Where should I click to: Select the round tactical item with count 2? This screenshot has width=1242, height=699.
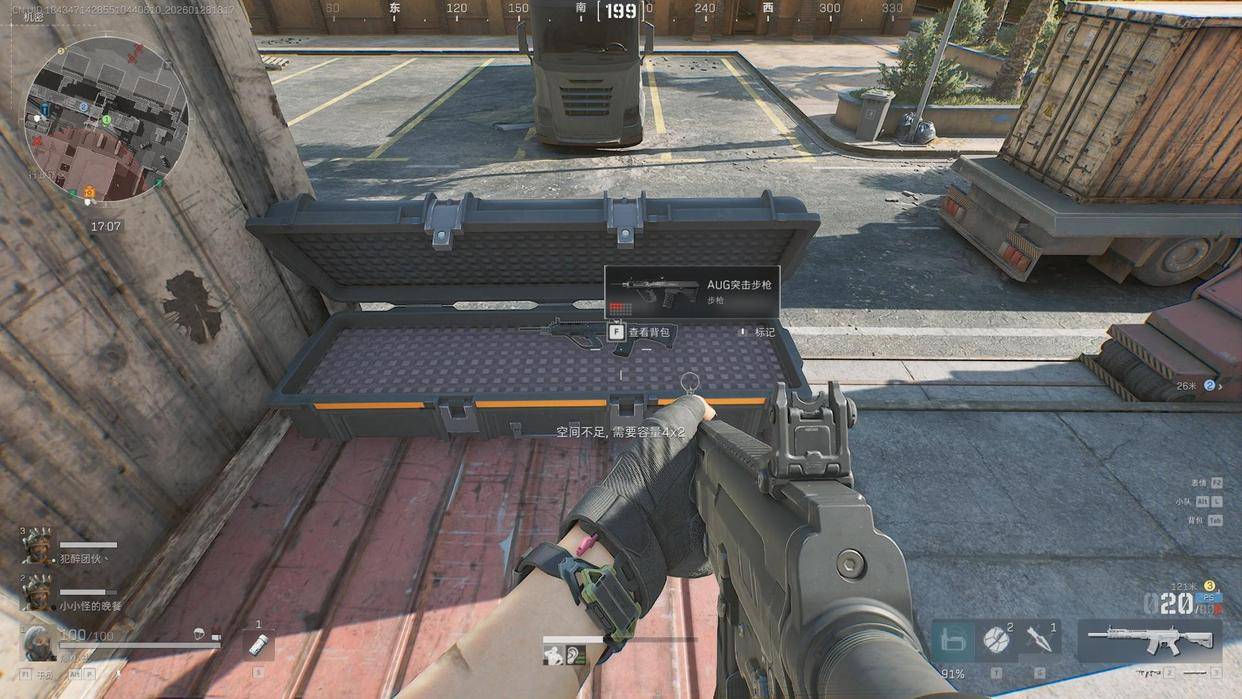[x=996, y=640]
